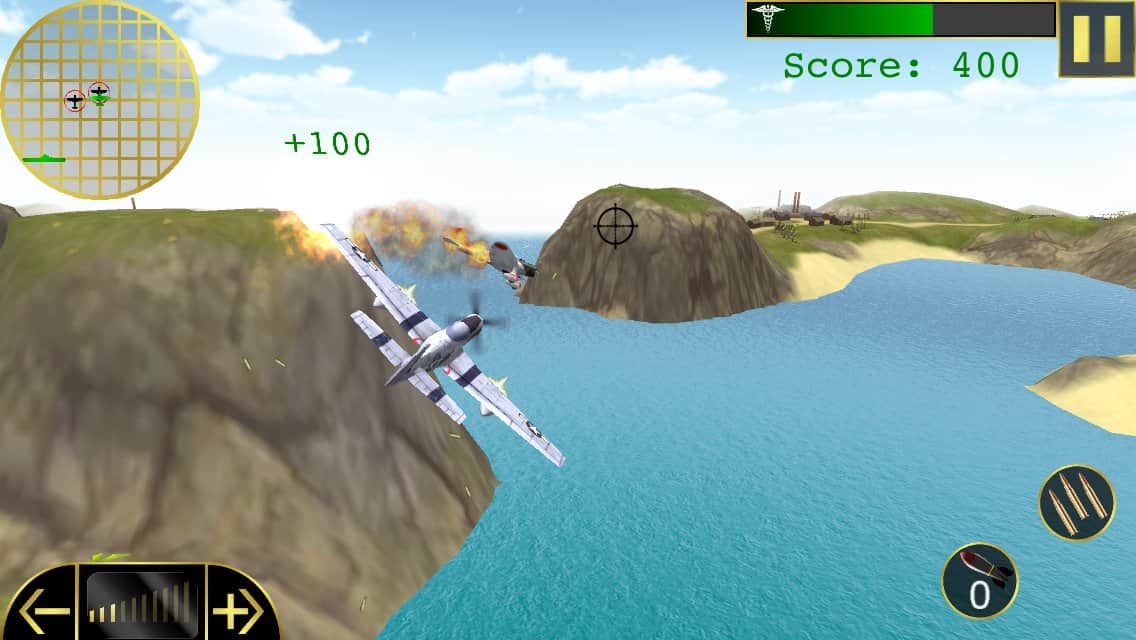The height and width of the screenshot is (640, 1136).
Task: Drop a bomb using the bomb button
Action: pos(979,581)
